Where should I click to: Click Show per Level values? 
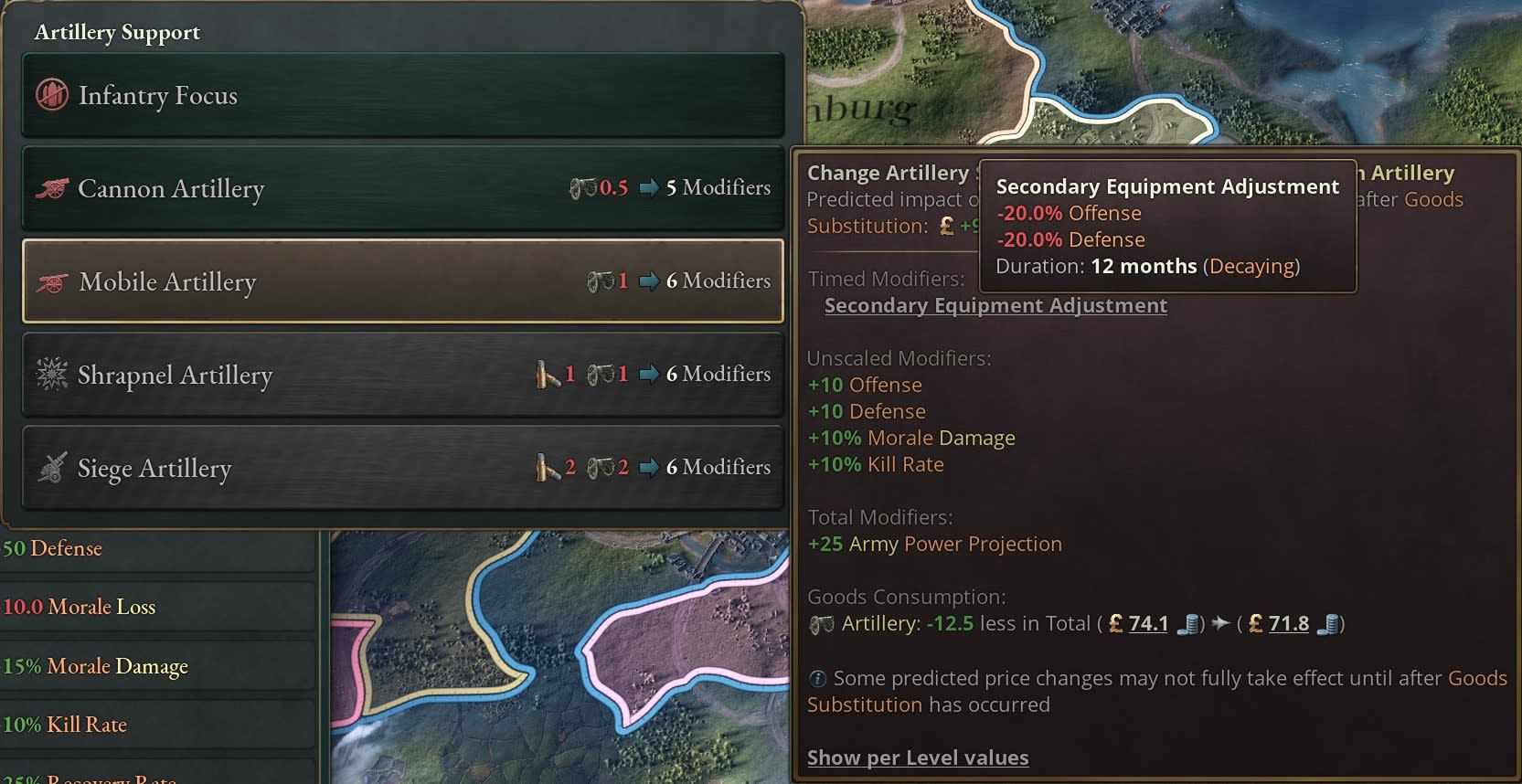[x=918, y=758]
